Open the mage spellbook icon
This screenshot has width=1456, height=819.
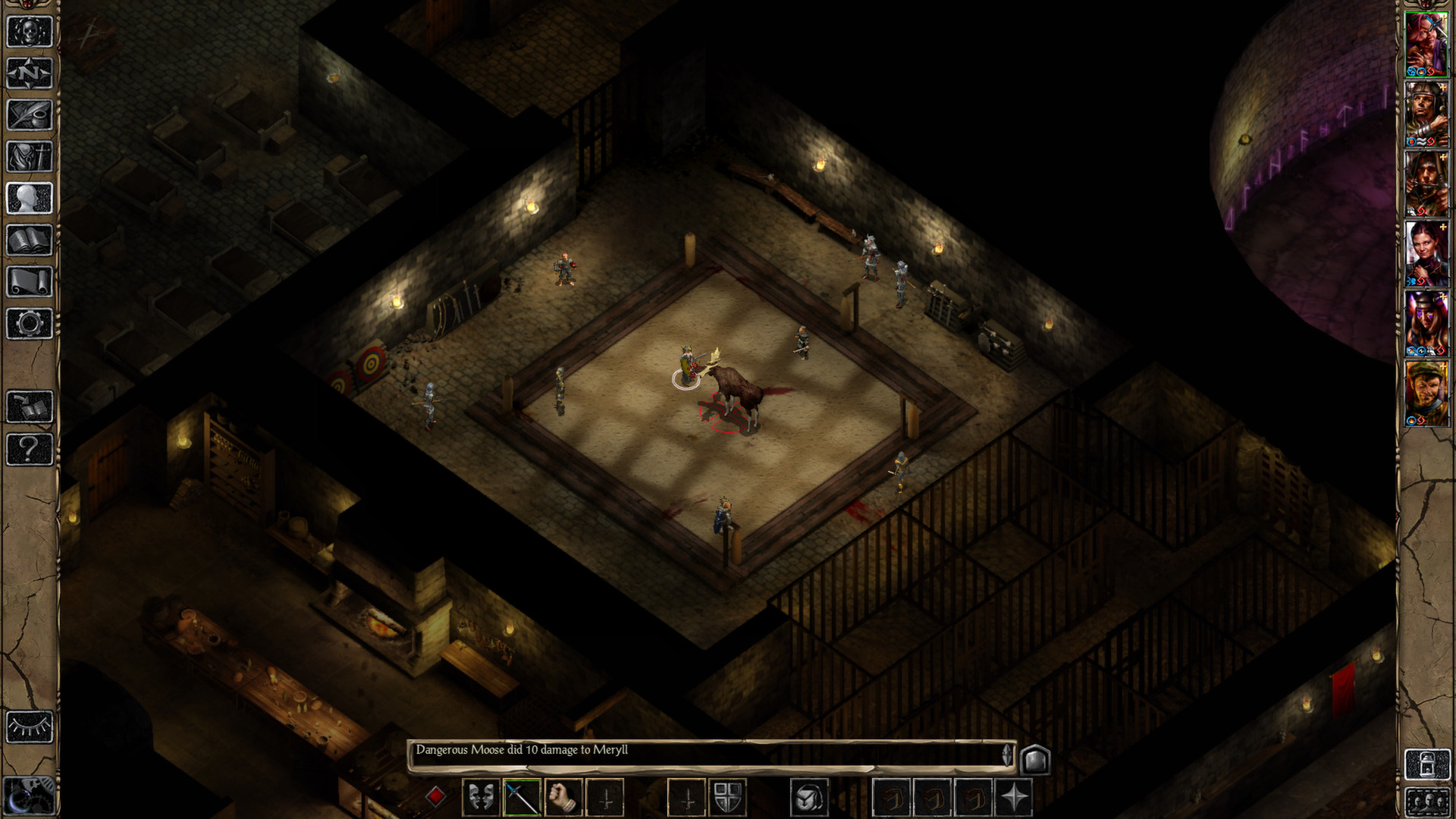pyautogui.click(x=30, y=240)
